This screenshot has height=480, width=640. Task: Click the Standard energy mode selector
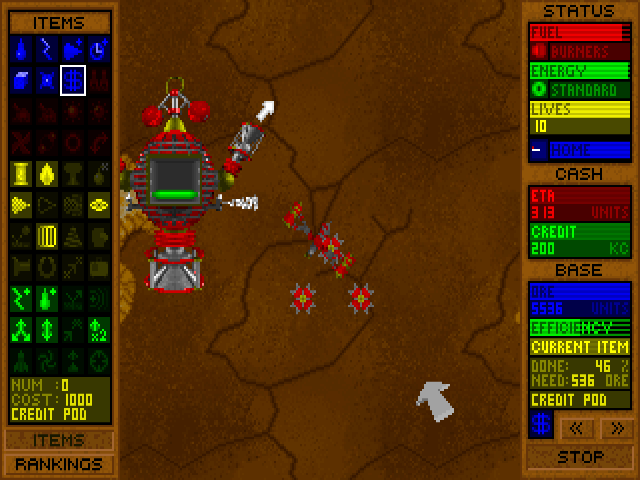(580, 88)
